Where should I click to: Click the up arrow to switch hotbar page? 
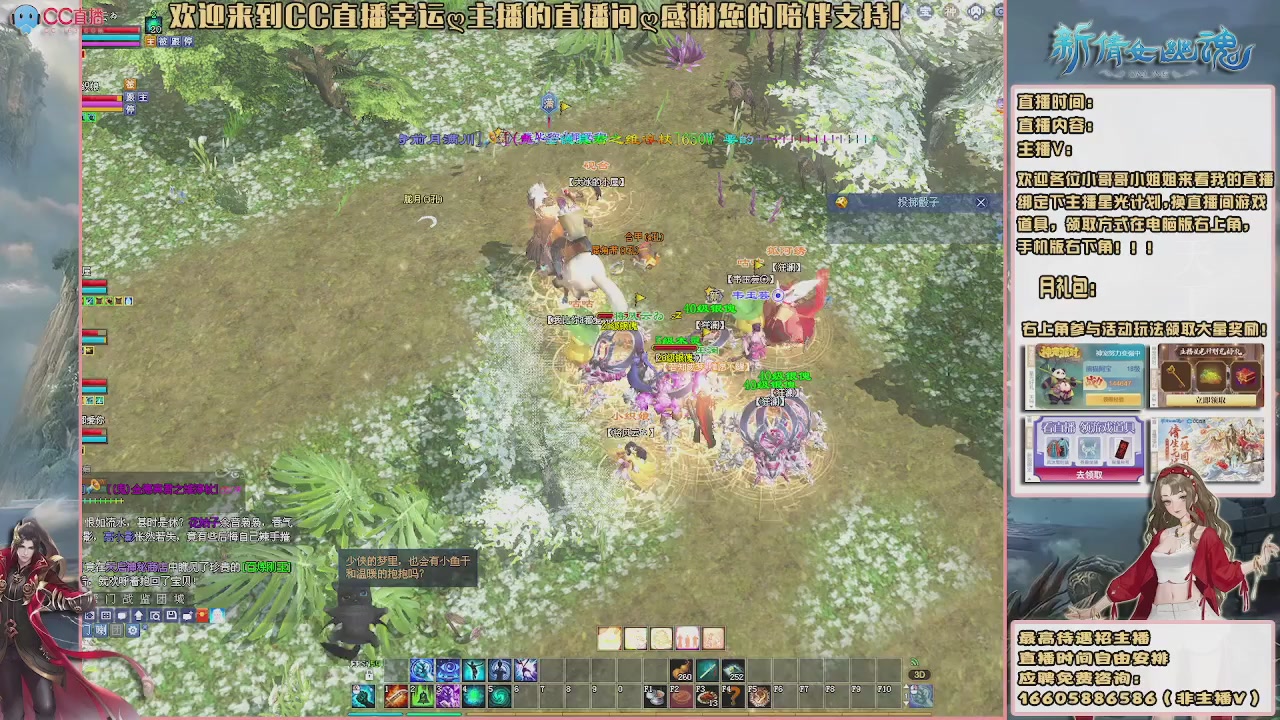(905, 685)
